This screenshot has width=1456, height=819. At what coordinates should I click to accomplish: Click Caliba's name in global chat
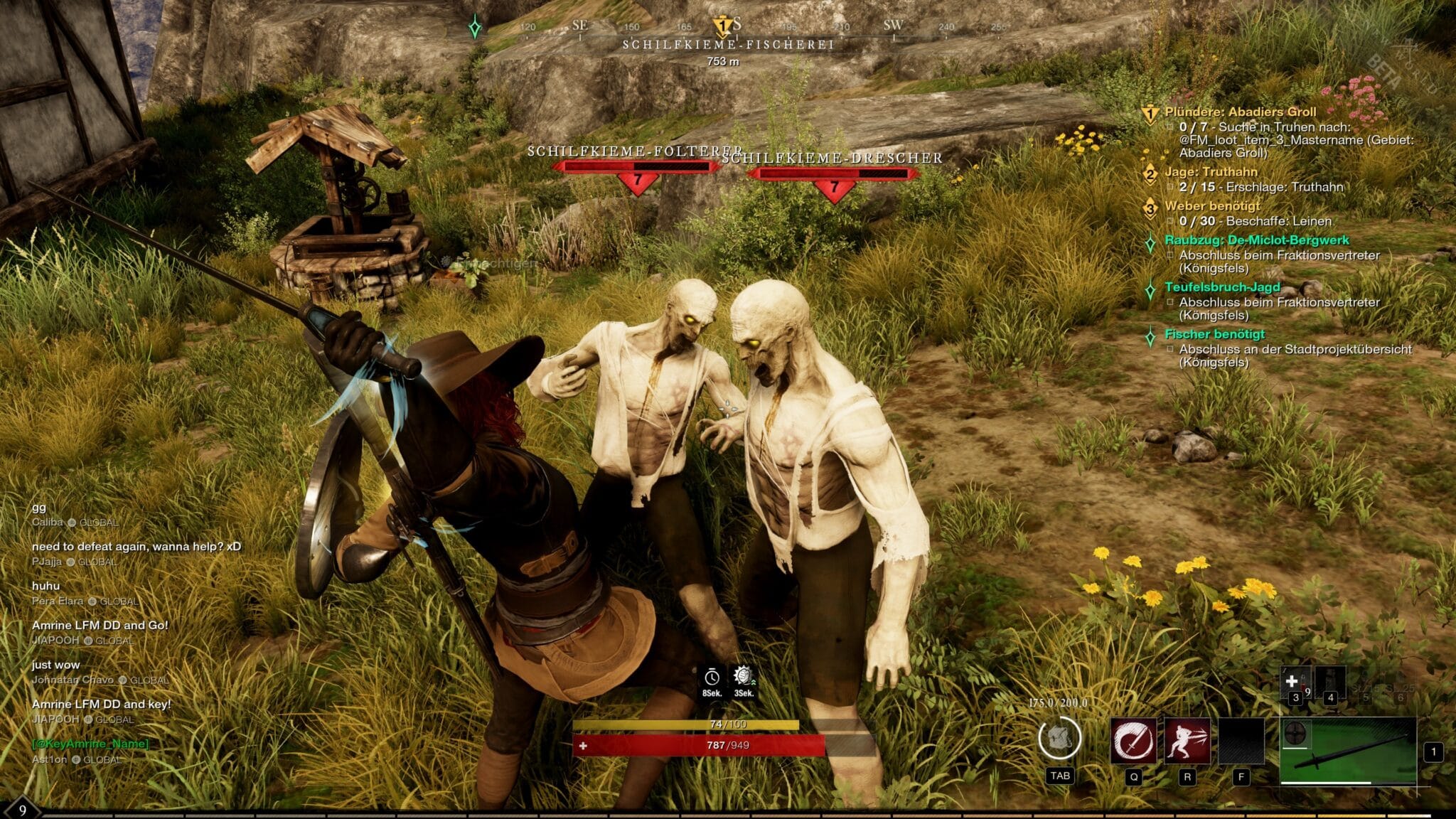[48, 523]
